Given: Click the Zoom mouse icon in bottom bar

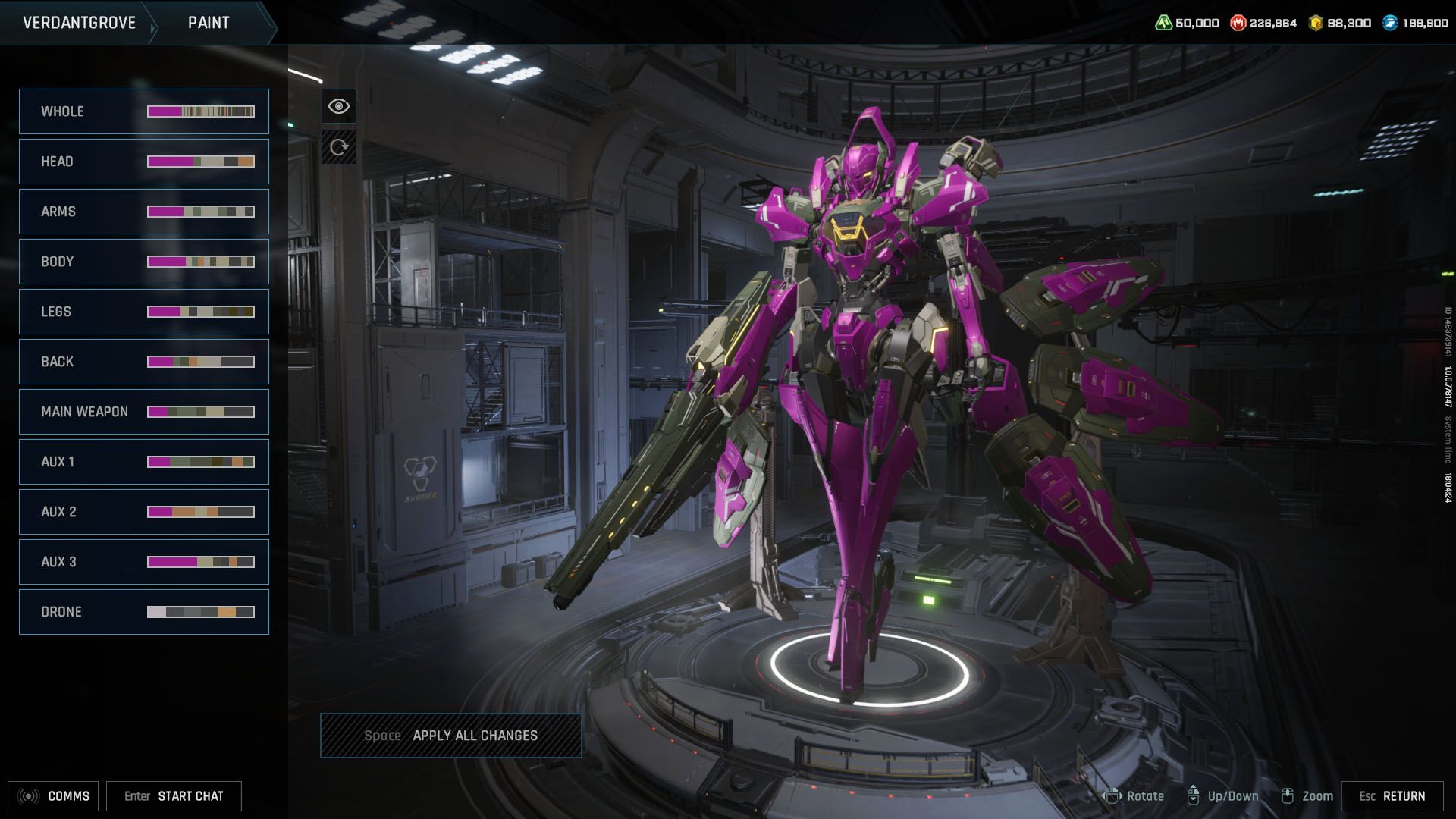Looking at the screenshot, I should [1287, 796].
